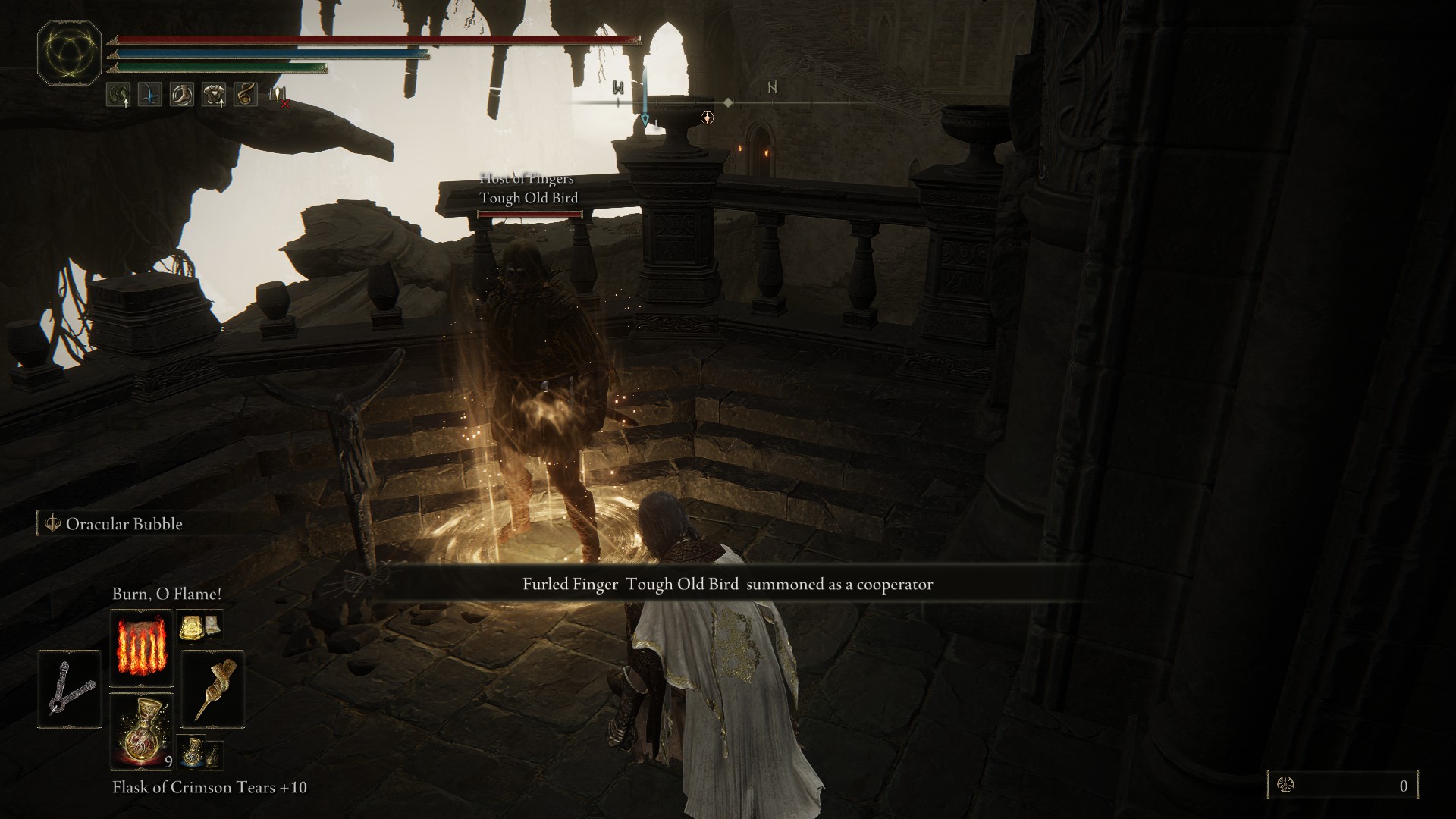Click the chest armor buff icon

coord(213,95)
